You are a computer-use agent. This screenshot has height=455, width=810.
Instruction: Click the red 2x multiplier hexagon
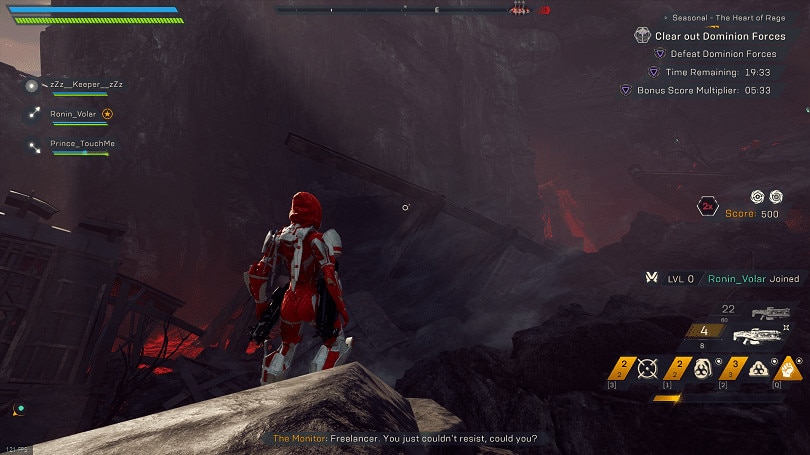coord(707,207)
